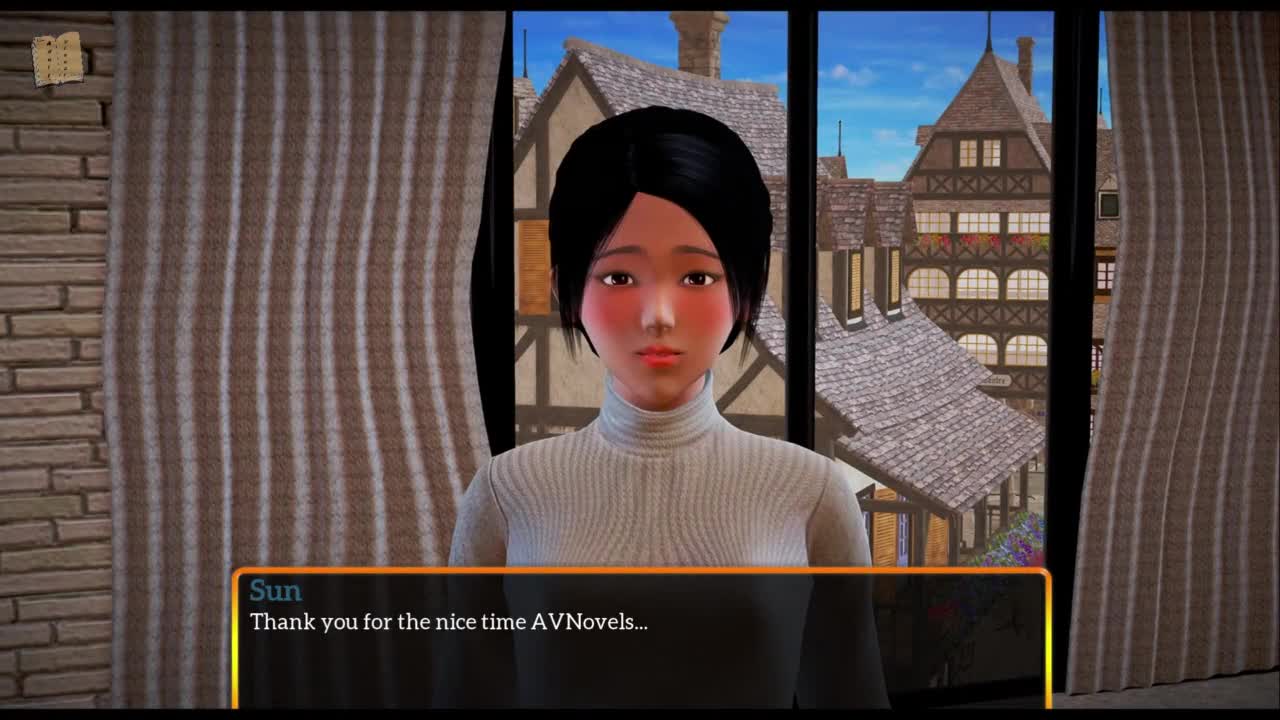Image resolution: width=1280 pixels, height=720 pixels.
Task: Advance Sun's dialogue text box
Action: click(x=641, y=638)
